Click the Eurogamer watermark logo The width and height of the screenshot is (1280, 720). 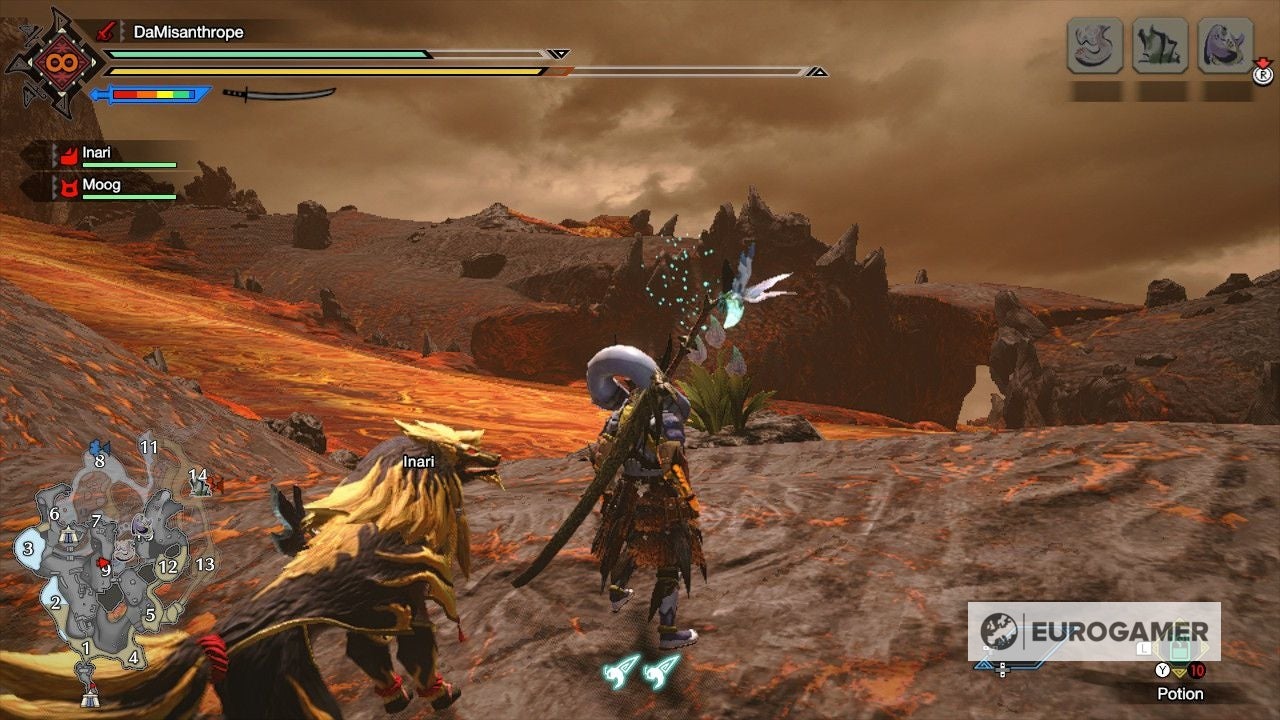1093,631
